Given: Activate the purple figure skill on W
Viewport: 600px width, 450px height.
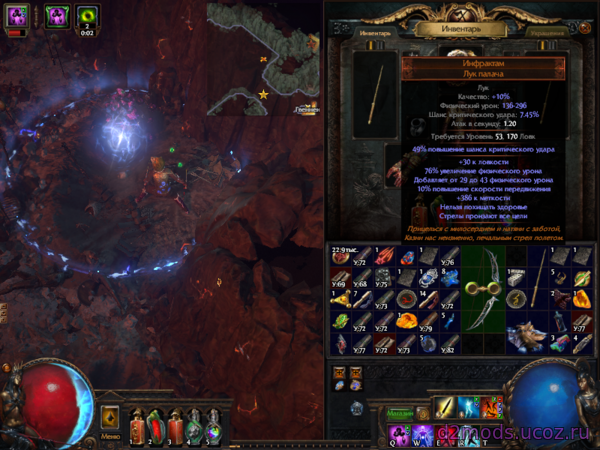Looking at the screenshot, I should coord(420,433).
